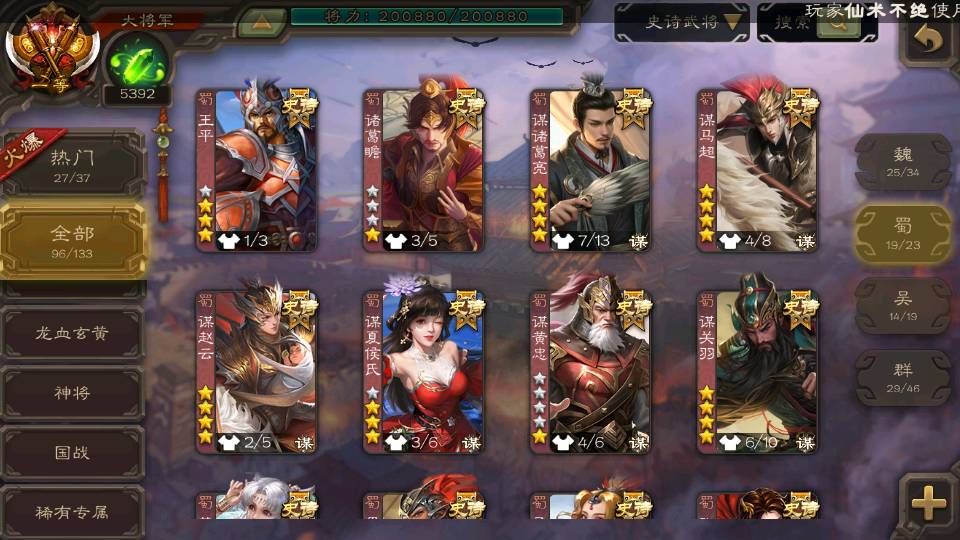
Task: Choose the 国战 category
Action: (72, 452)
